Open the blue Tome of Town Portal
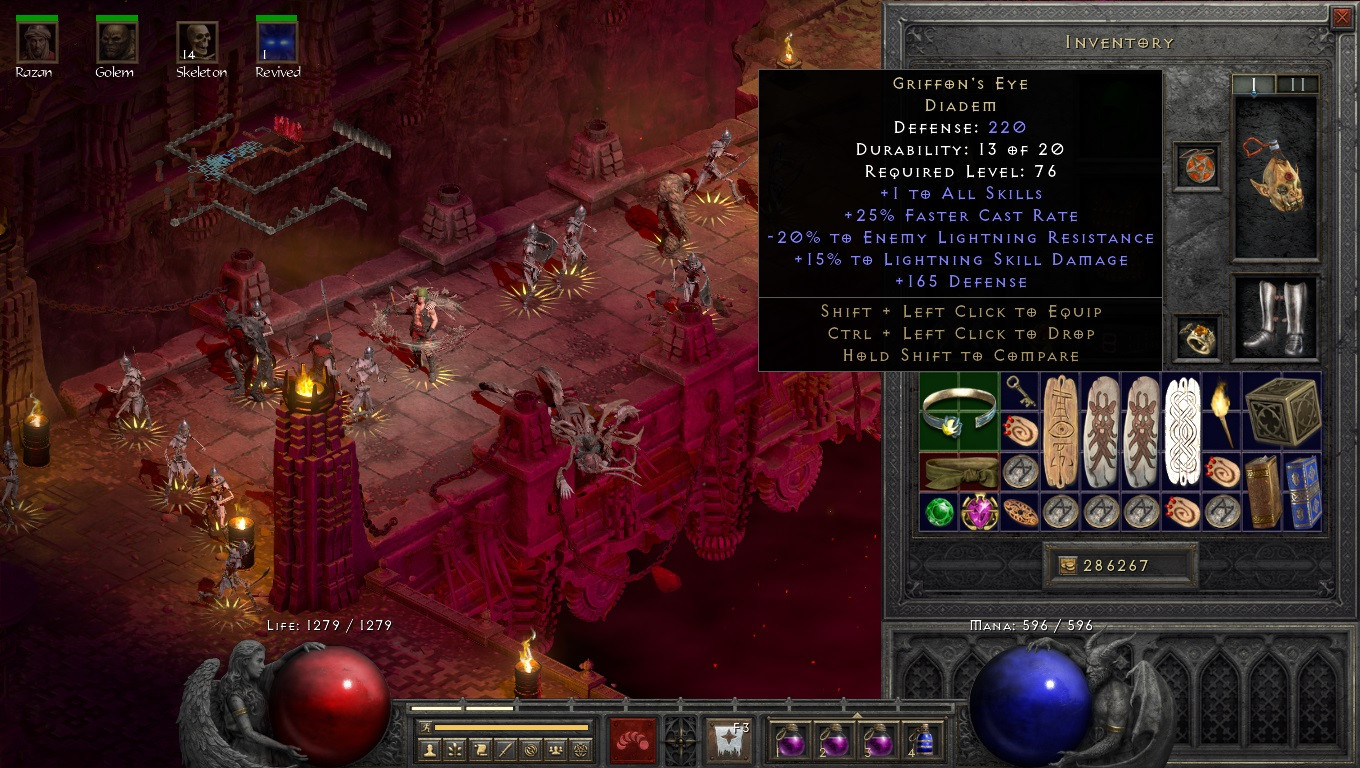This screenshot has width=1360, height=768. [1302, 492]
